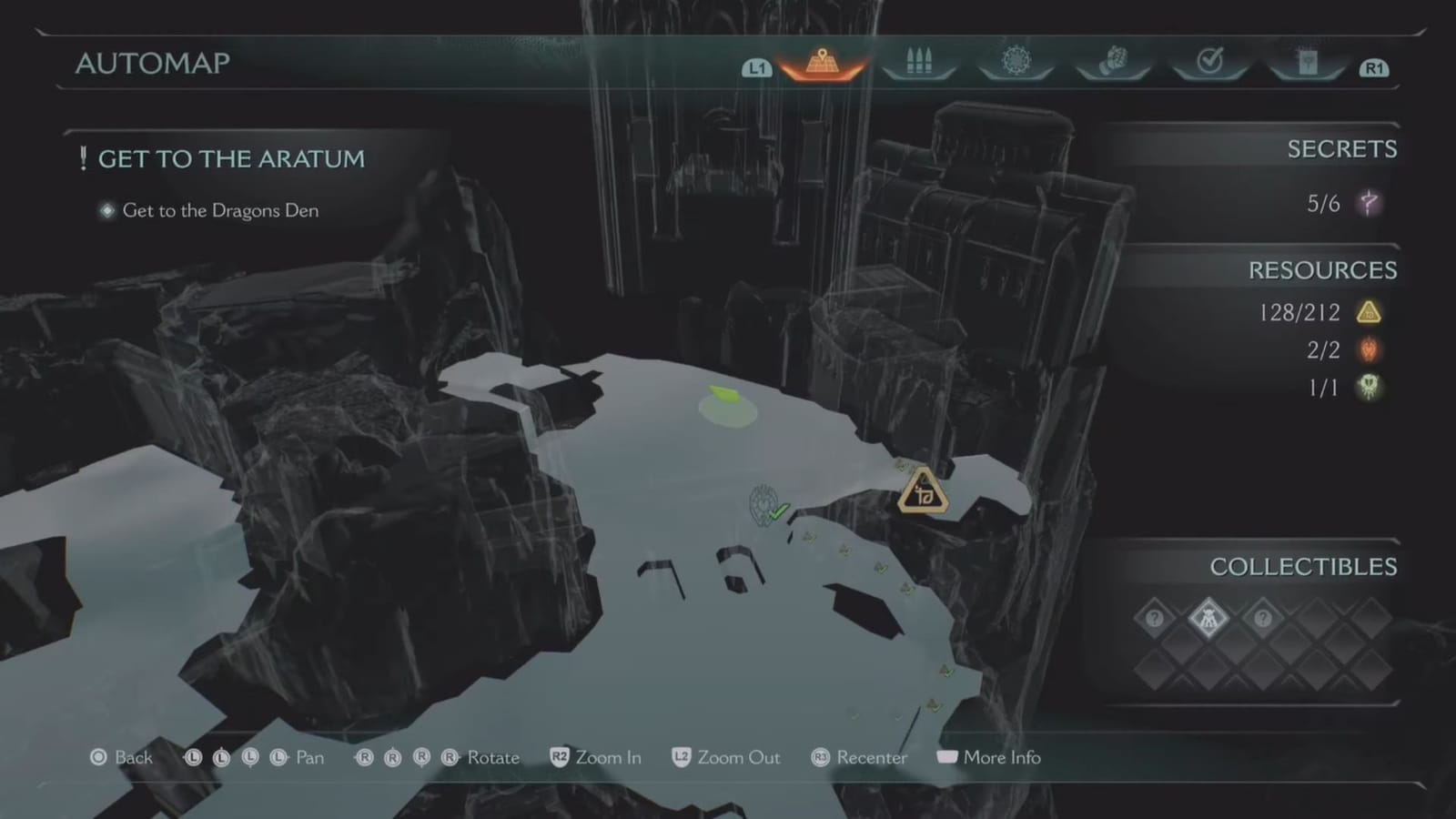Open the gauntlet upgrades tab
1456x819 pixels.
tap(1113, 60)
